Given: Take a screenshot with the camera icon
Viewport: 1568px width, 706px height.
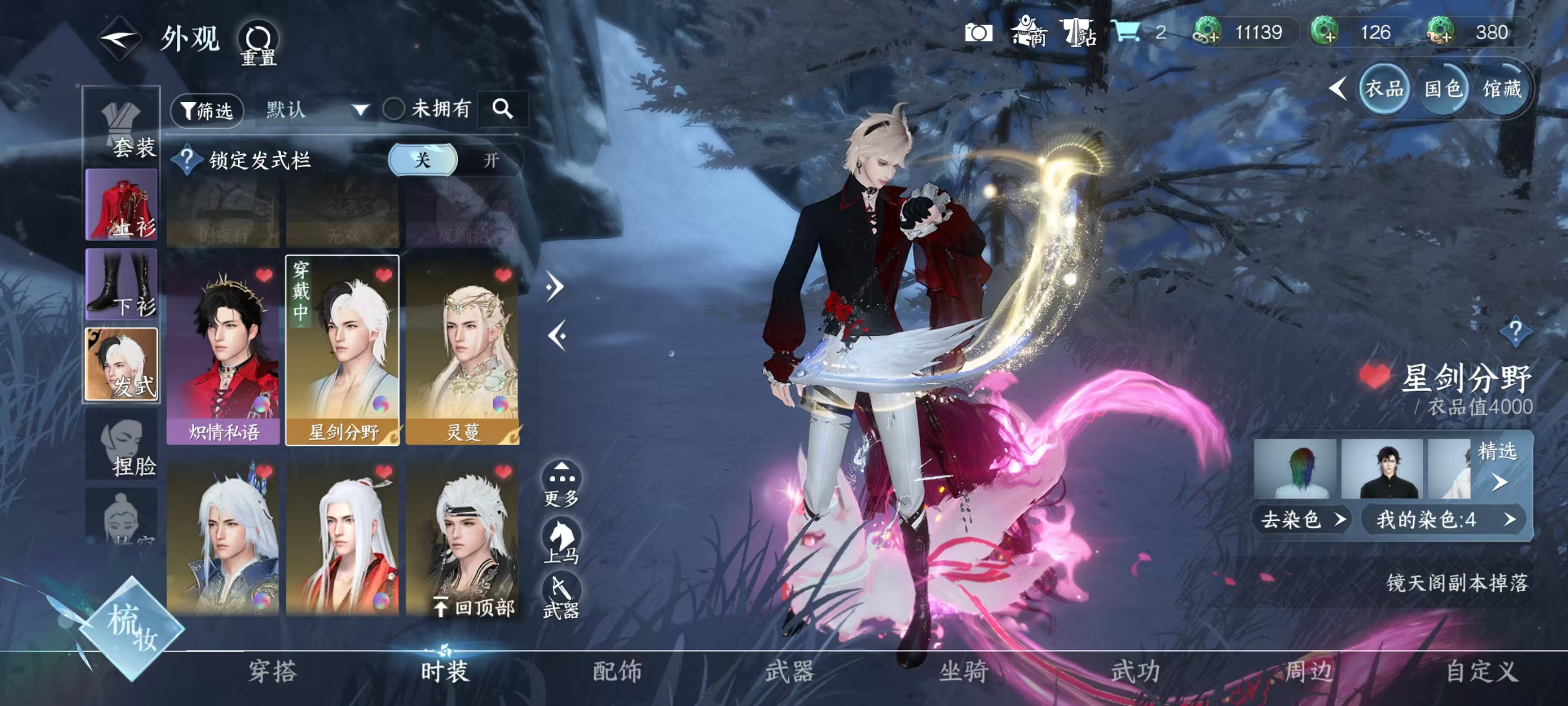Looking at the screenshot, I should pos(978,33).
